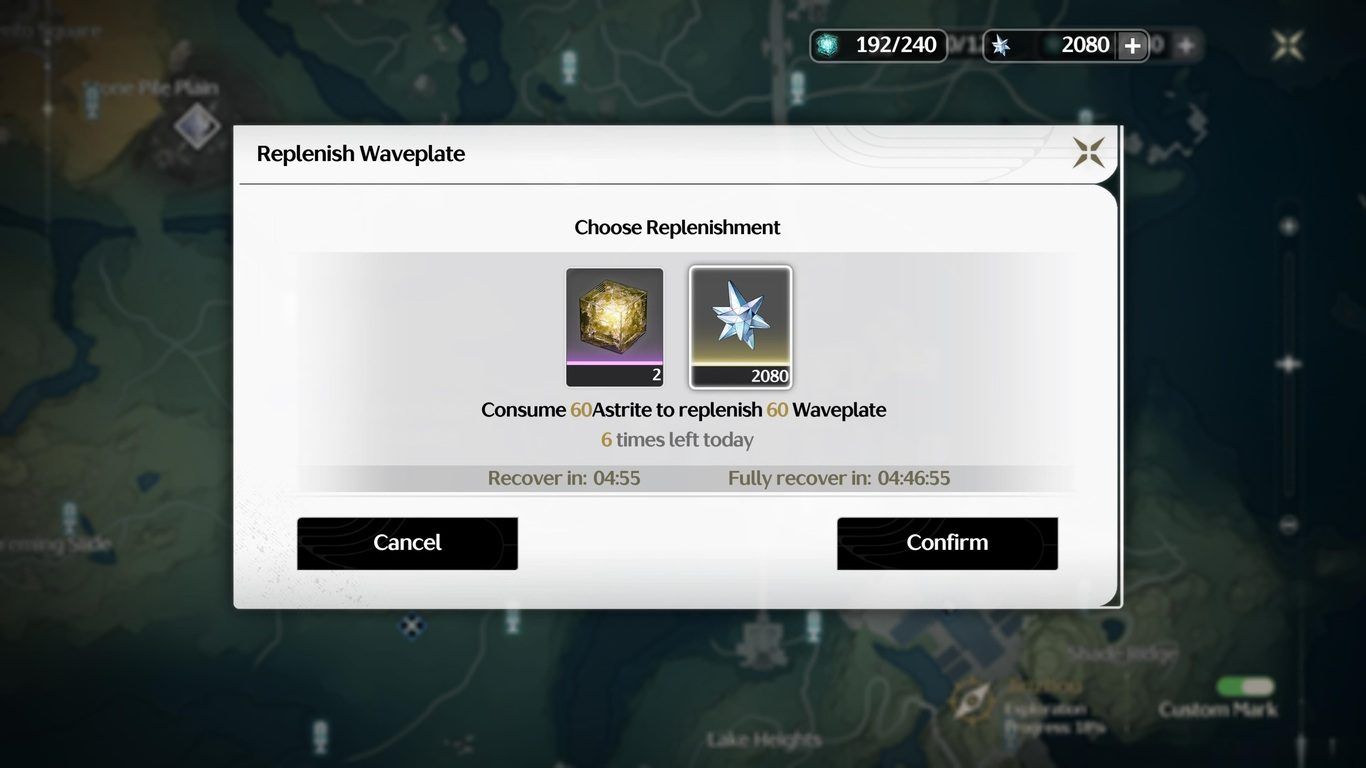Cancel the waveplate replenishment
This screenshot has height=768, width=1366.
tap(407, 543)
